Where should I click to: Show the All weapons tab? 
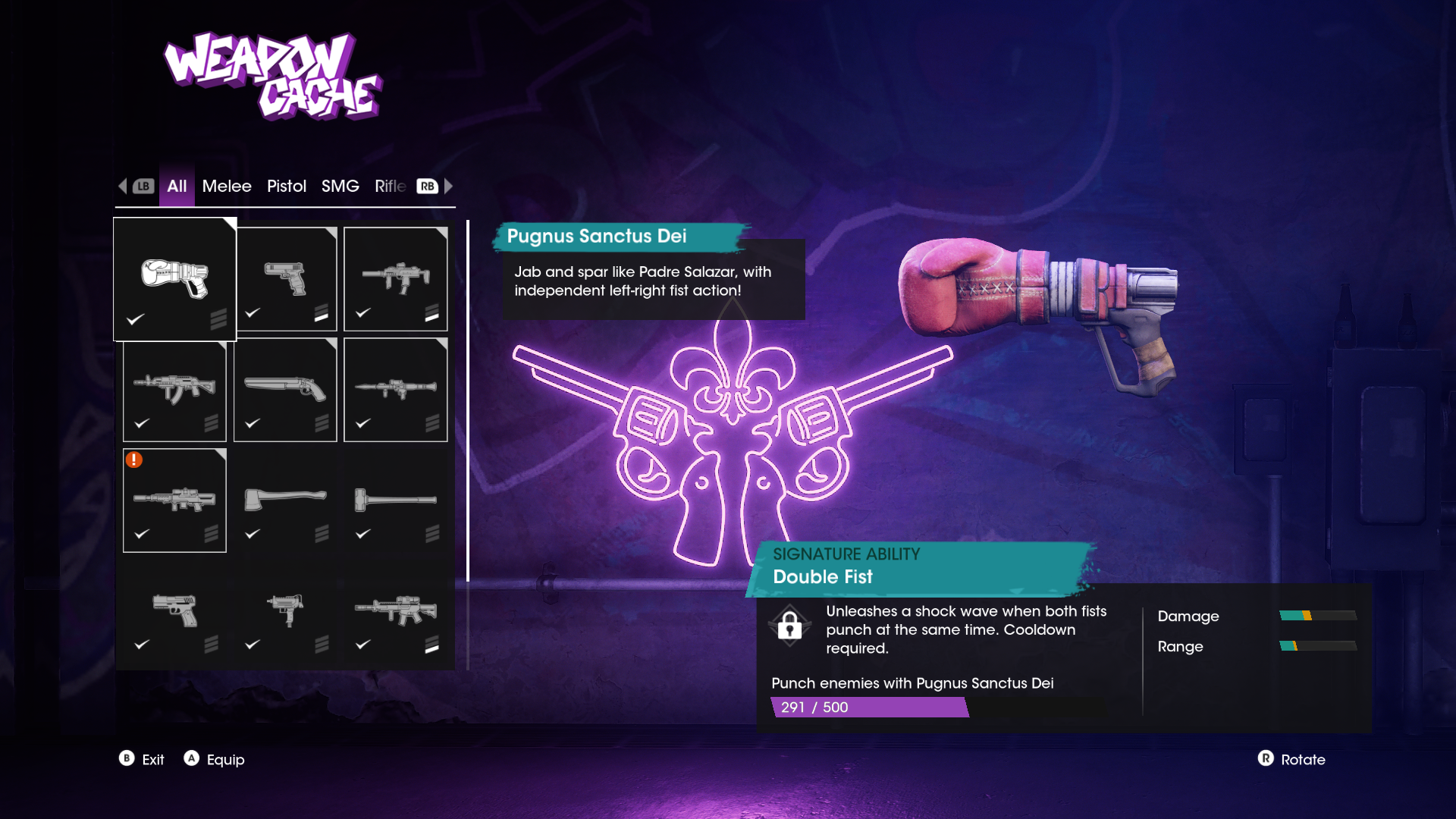177,187
